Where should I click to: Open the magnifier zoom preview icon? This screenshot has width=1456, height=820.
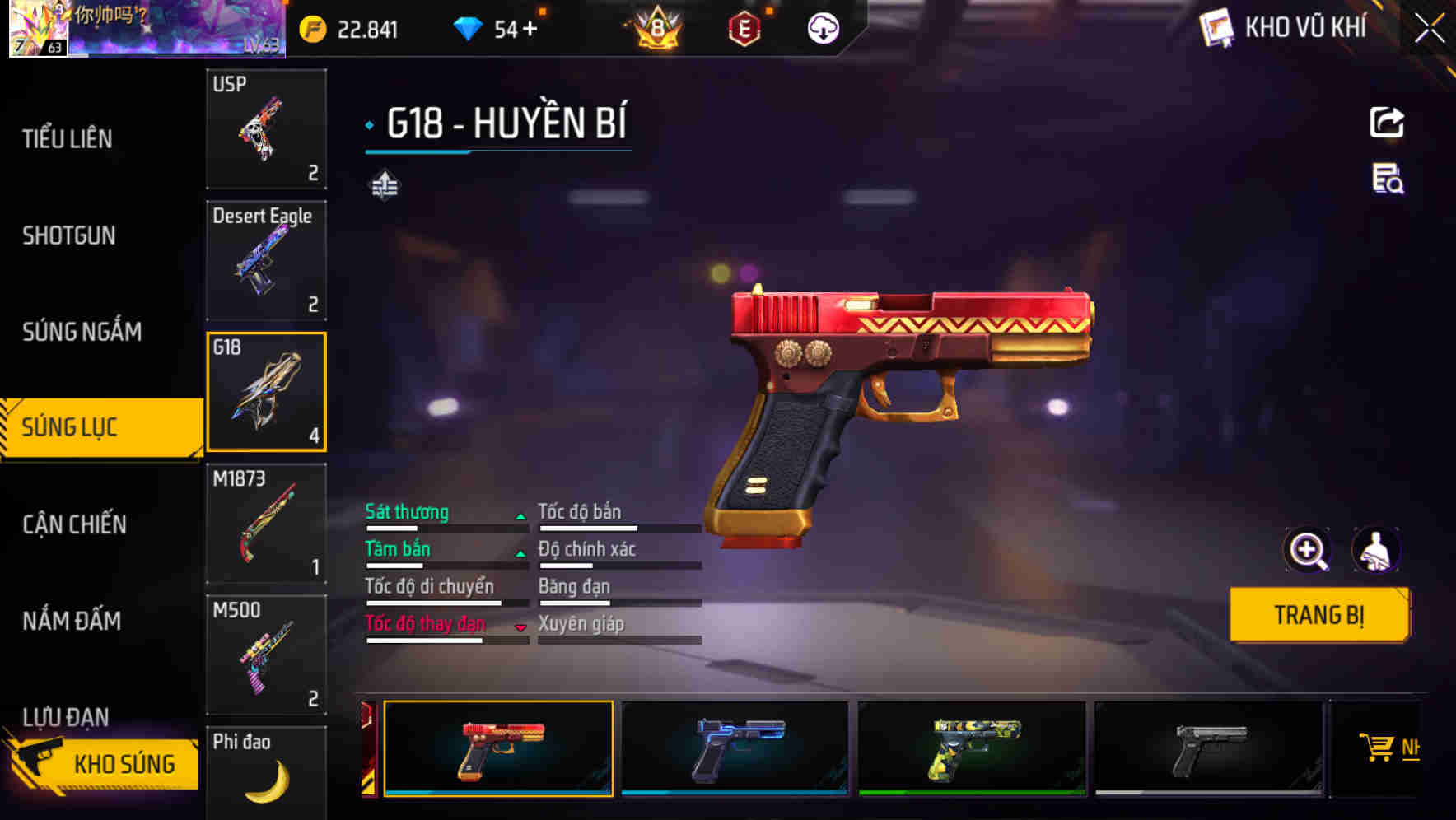1308,550
